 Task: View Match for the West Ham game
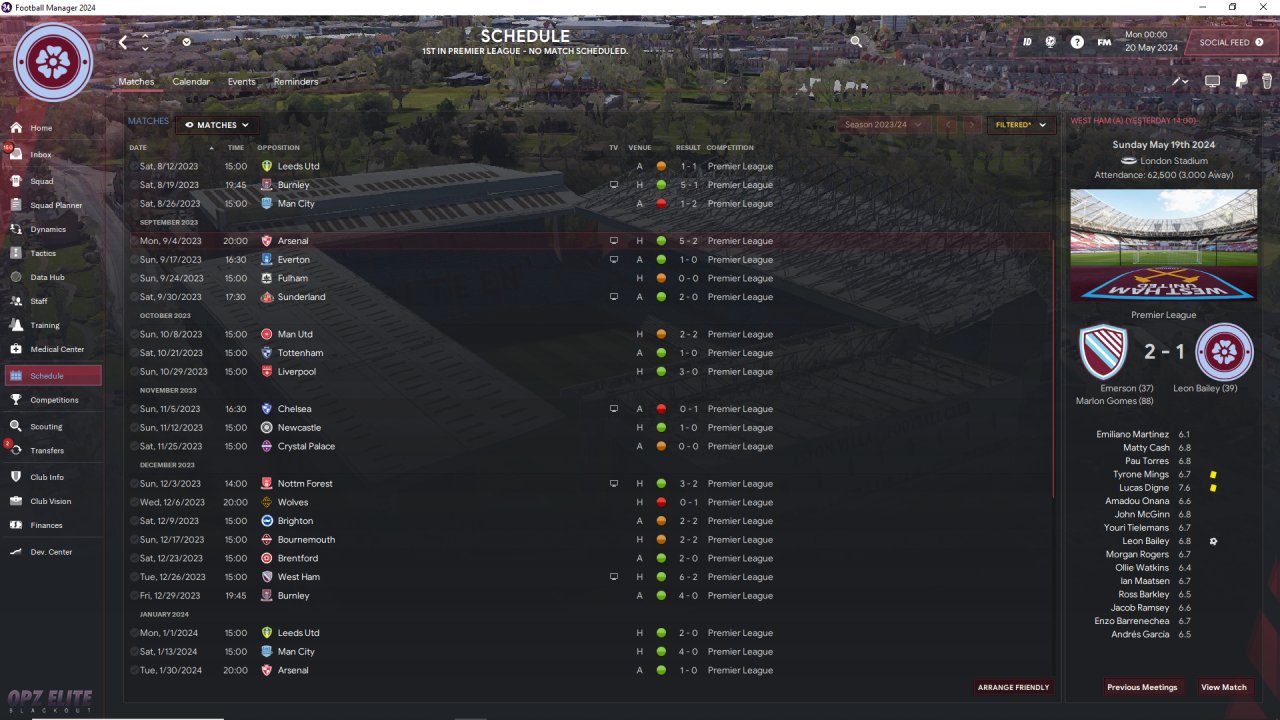pos(1224,687)
